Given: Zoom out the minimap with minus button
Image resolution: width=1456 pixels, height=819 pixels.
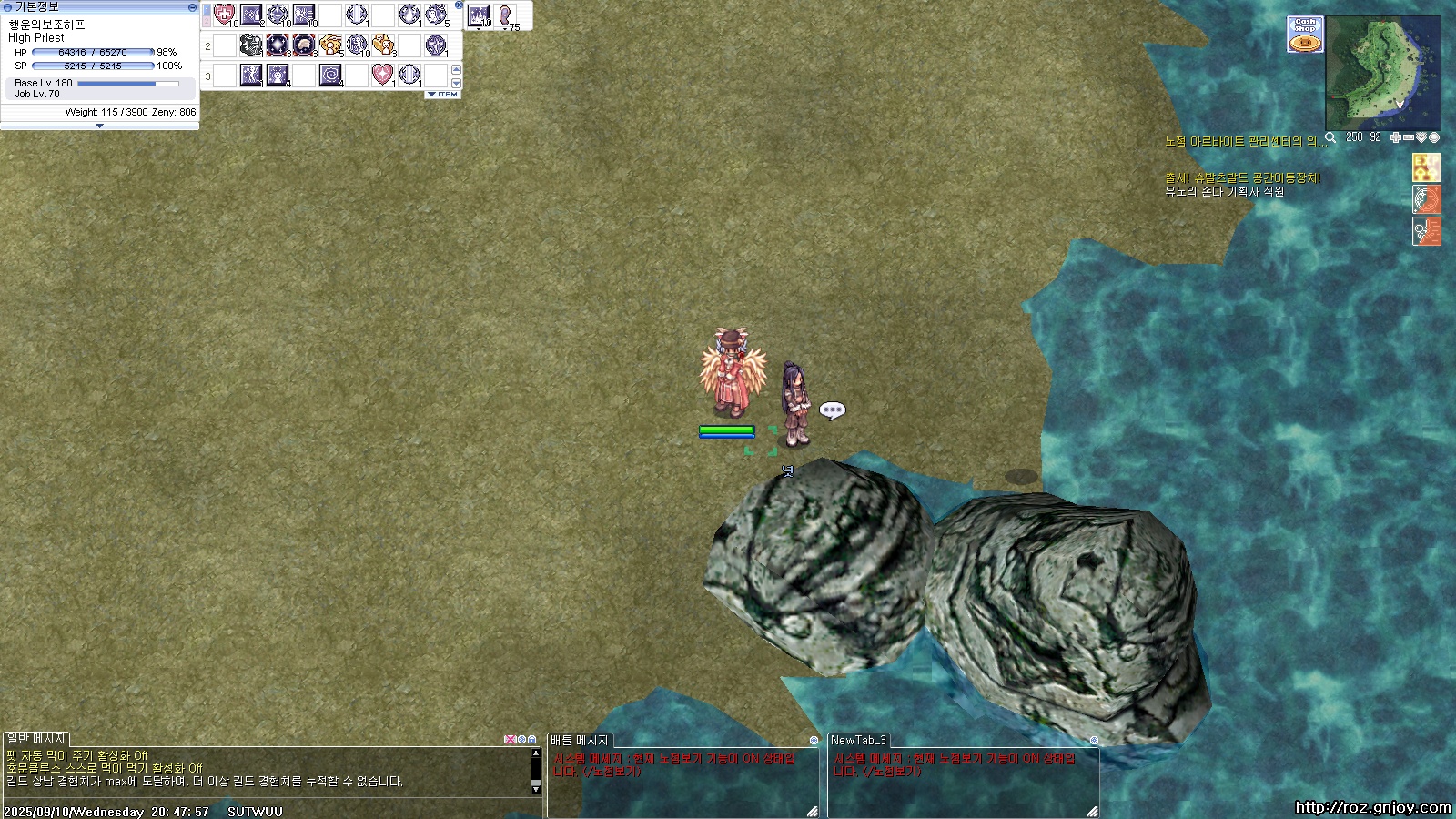Looking at the screenshot, I should pos(1409,137).
